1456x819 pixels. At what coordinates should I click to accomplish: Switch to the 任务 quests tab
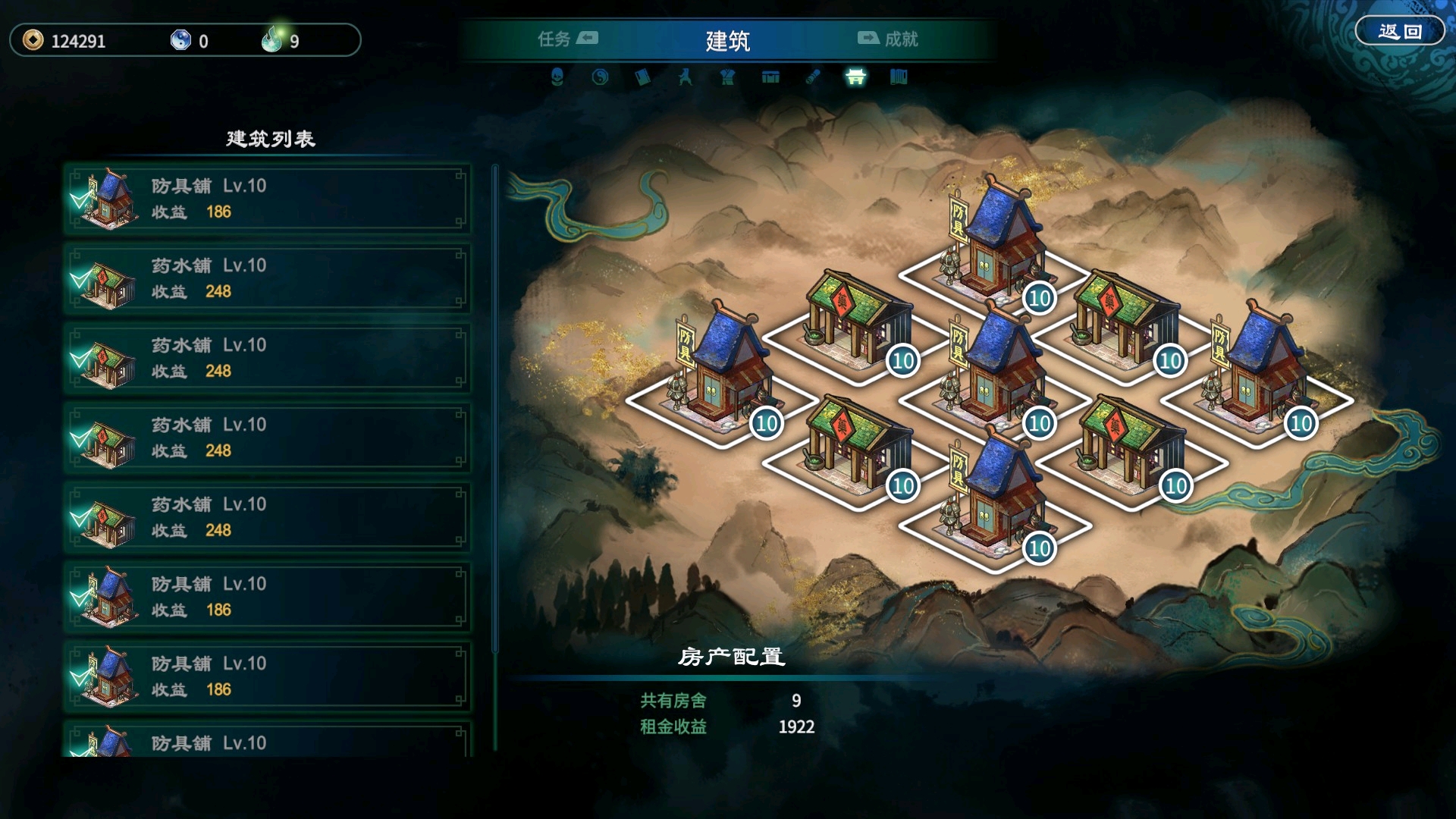tap(567, 39)
